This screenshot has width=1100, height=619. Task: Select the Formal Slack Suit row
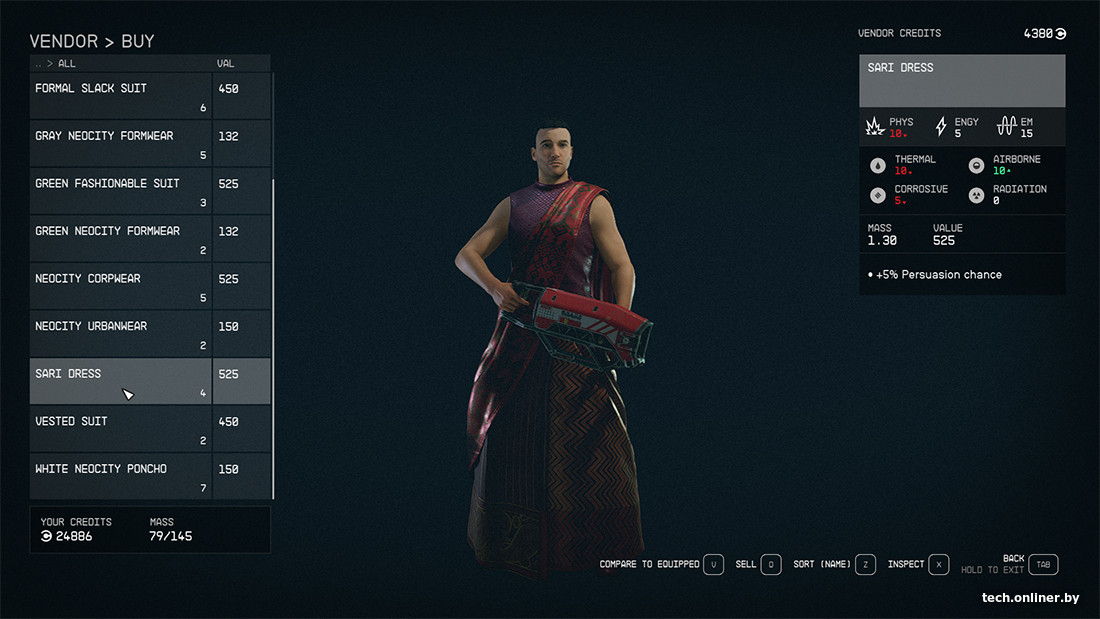120,96
